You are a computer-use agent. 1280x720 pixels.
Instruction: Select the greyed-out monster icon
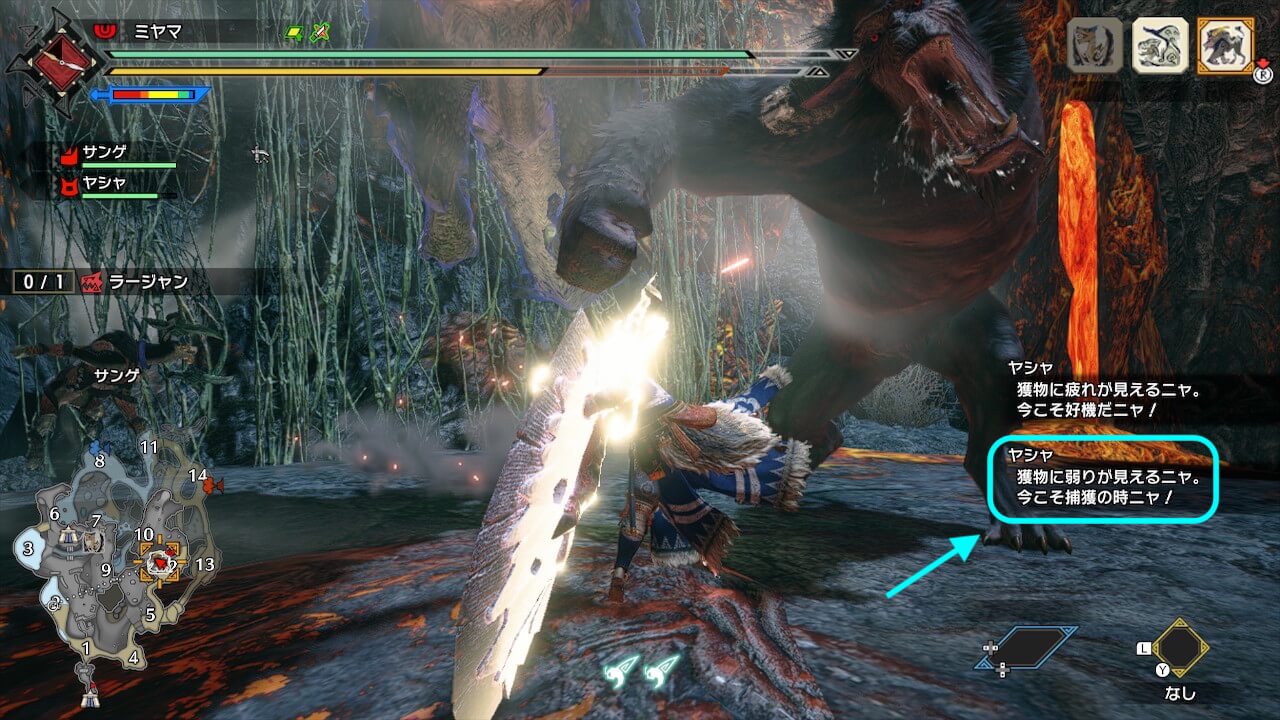[1094, 46]
